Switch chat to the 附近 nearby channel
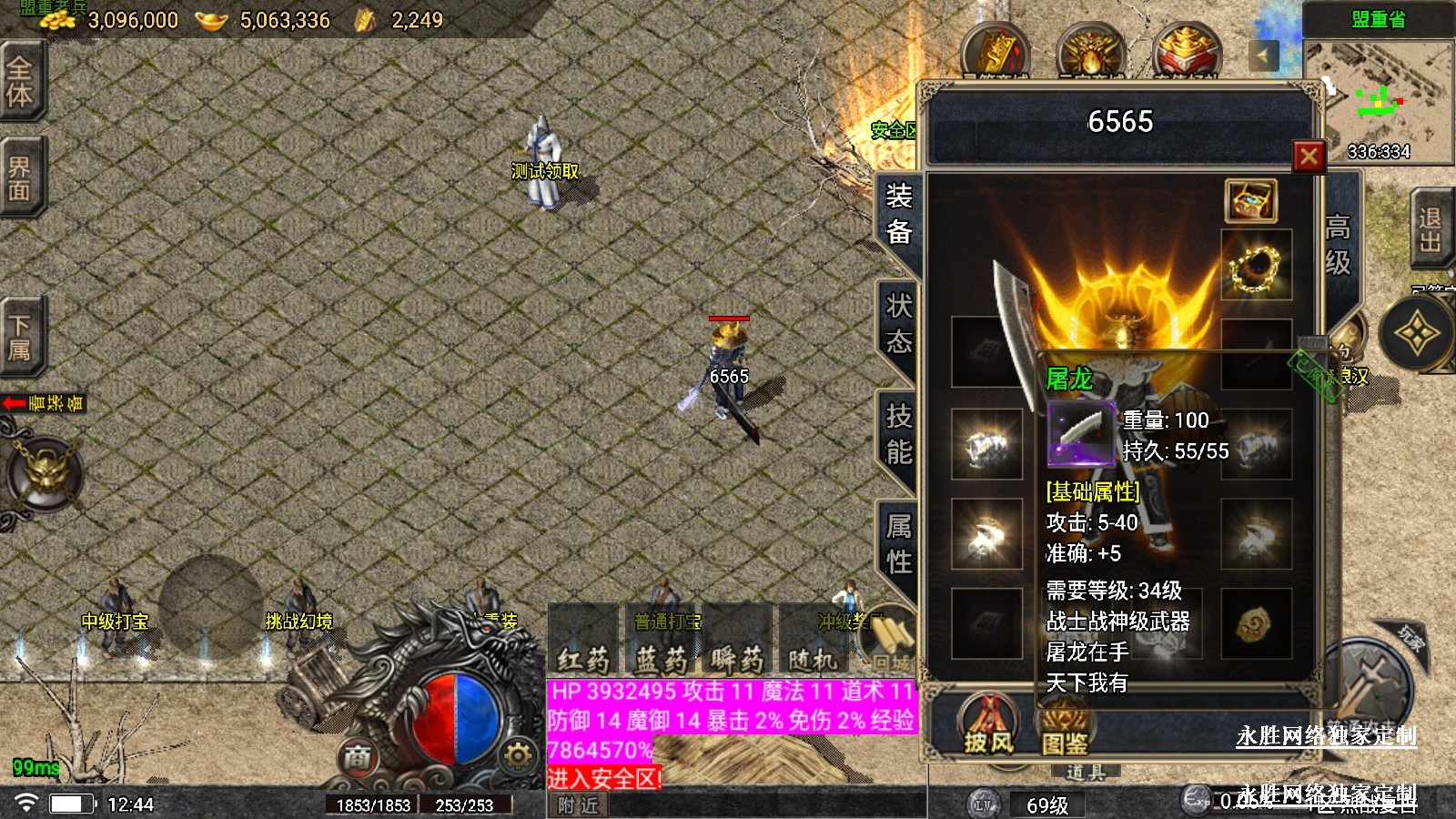 [x=579, y=805]
